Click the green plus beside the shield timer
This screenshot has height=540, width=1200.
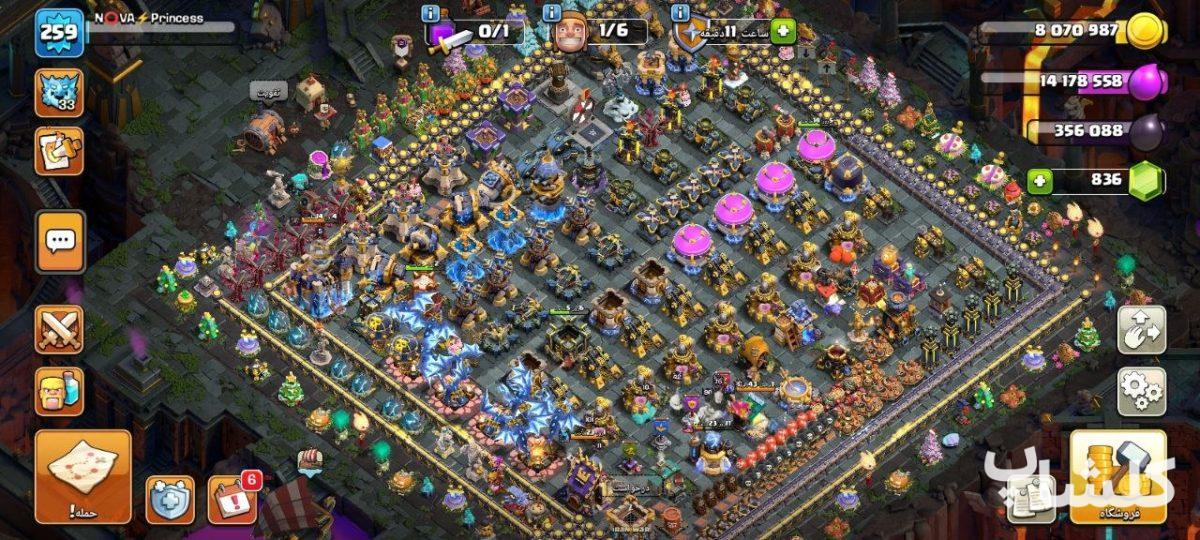coord(782,31)
